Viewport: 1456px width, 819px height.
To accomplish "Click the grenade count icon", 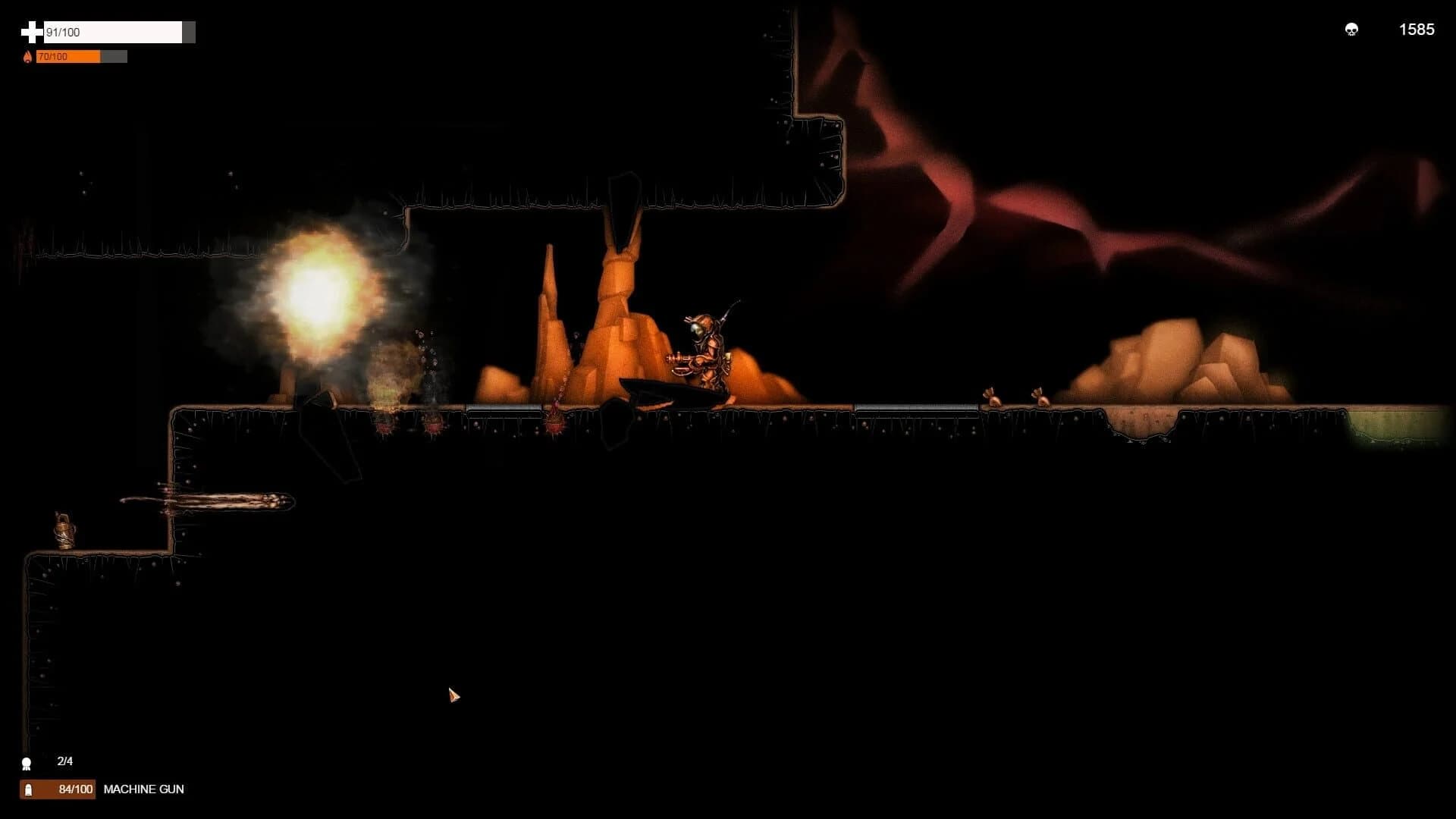I will [27, 761].
